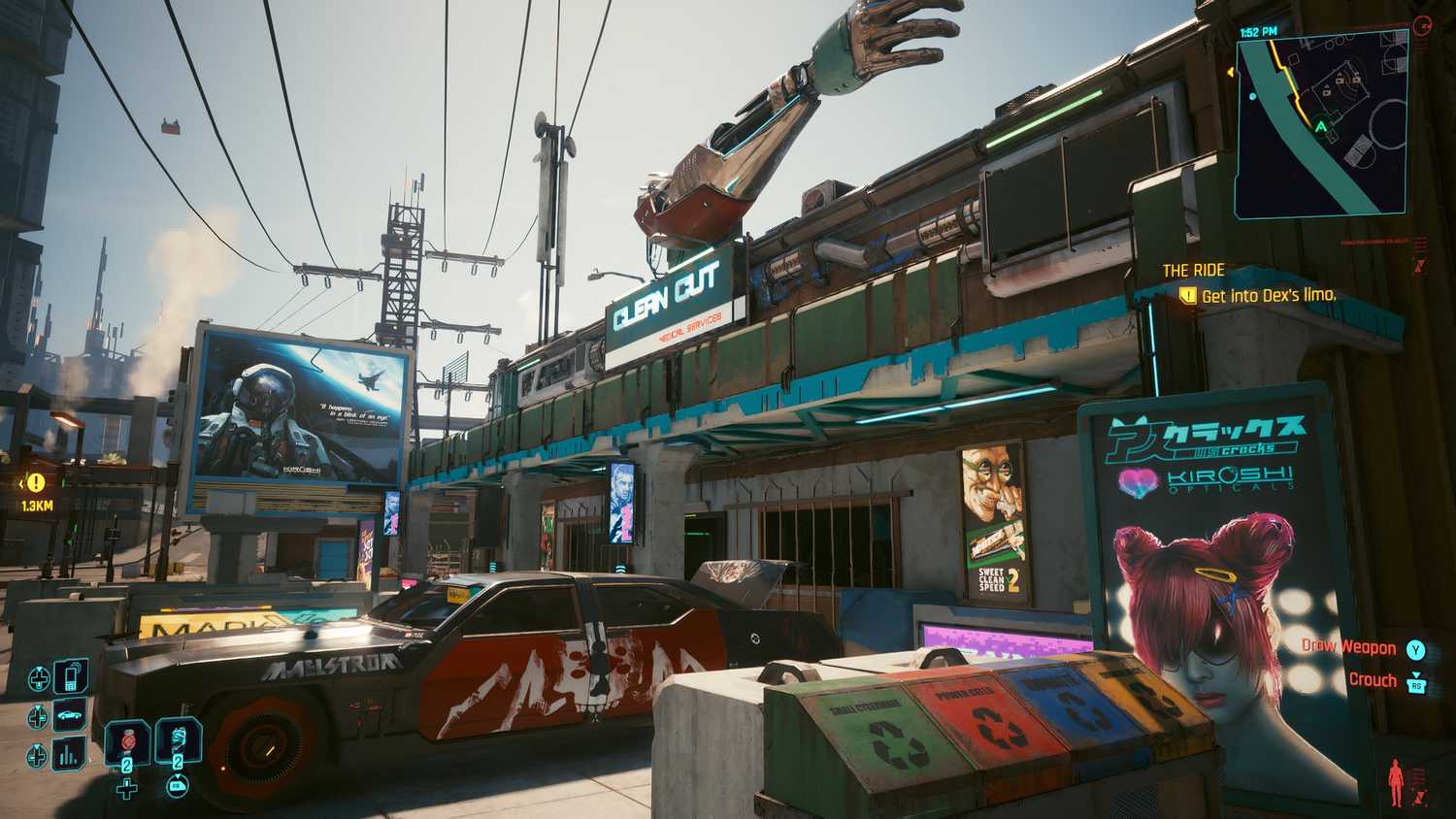
Task: Select the MaxDoc inhaler quickslot
Action: (127, 742)
